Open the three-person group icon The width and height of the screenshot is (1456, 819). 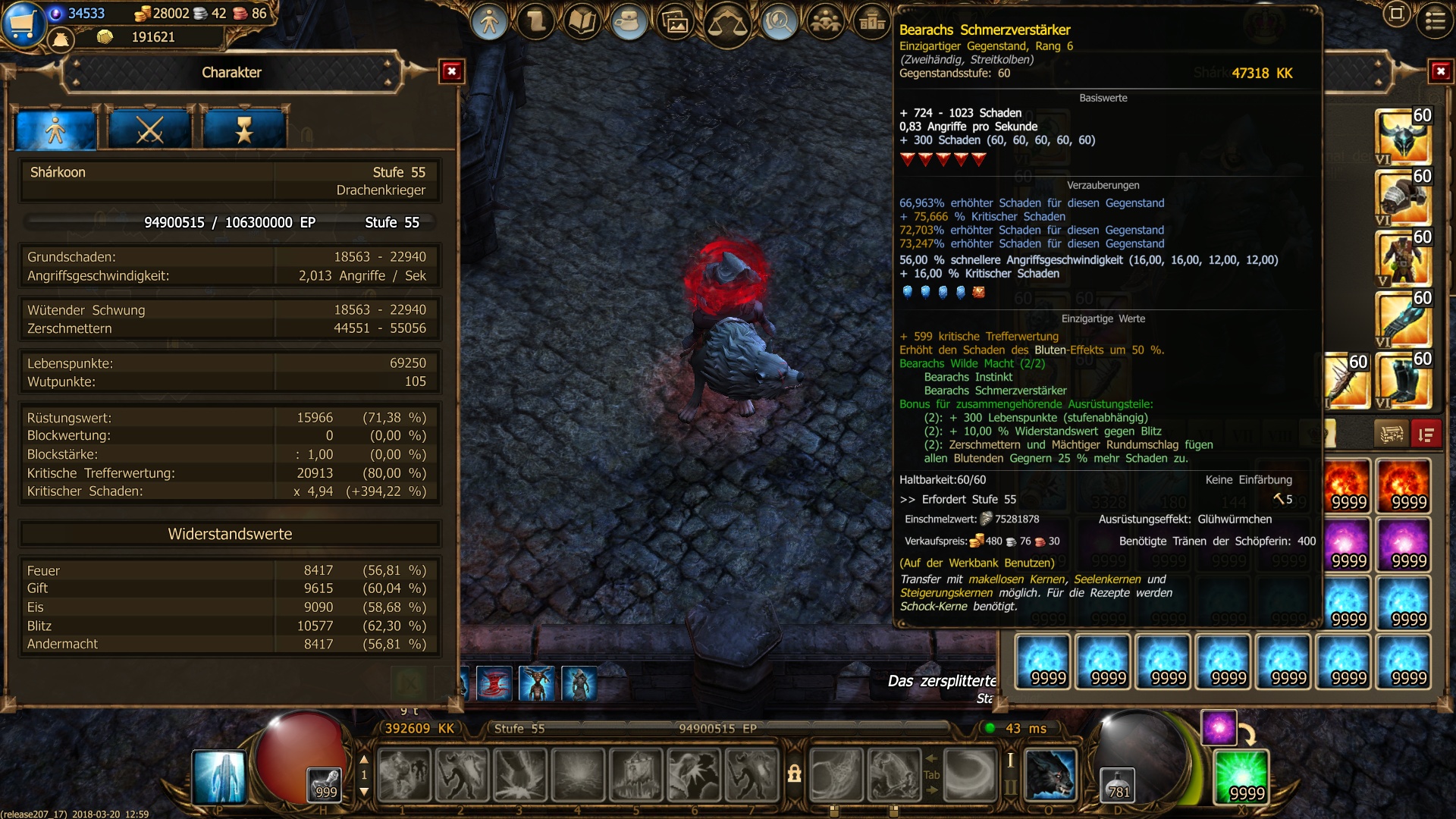[x=825, y=22]
